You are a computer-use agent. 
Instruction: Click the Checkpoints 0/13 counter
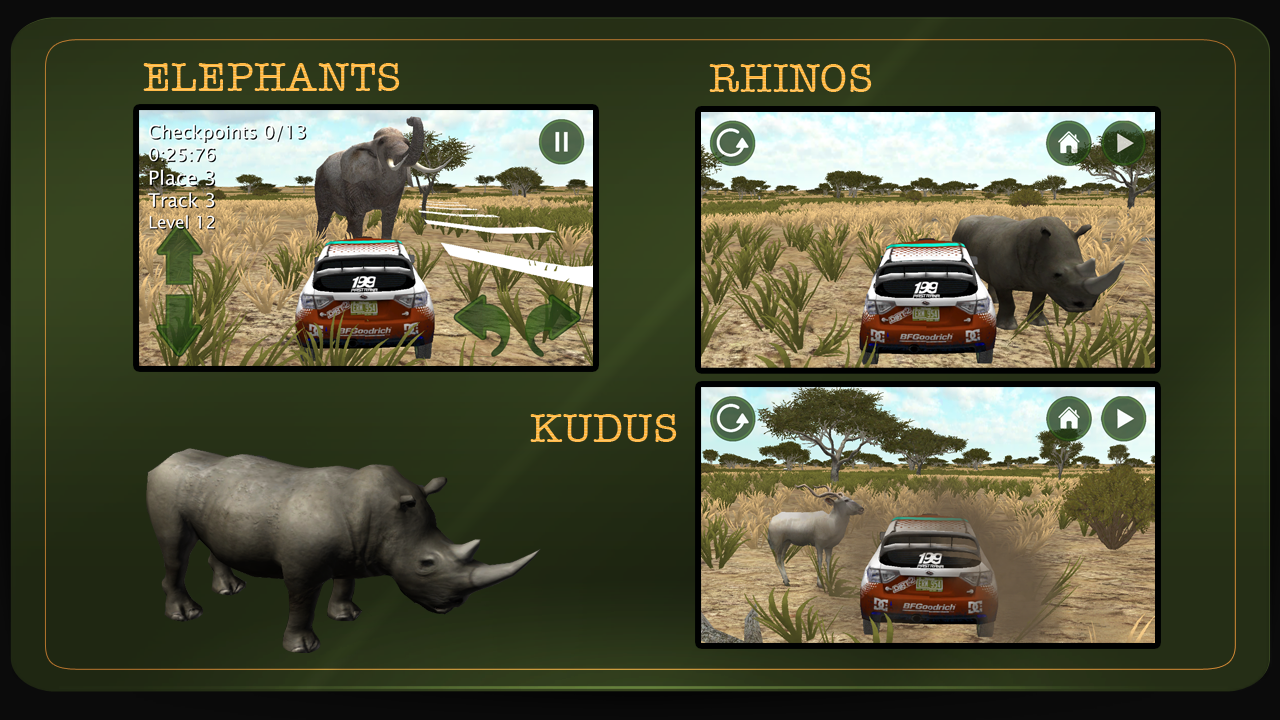tap(226, 131)
